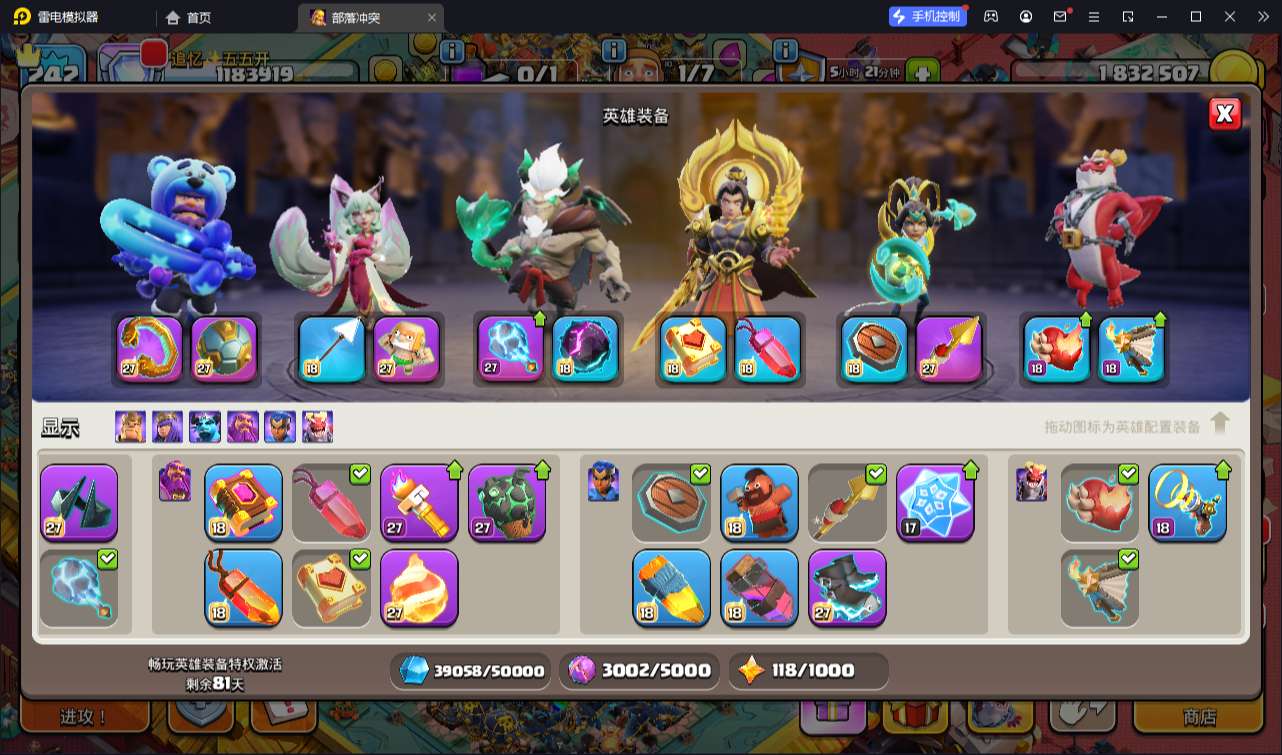
Task: Select the equipped golden Rocket Spear slot
Action: coord(949,349)
